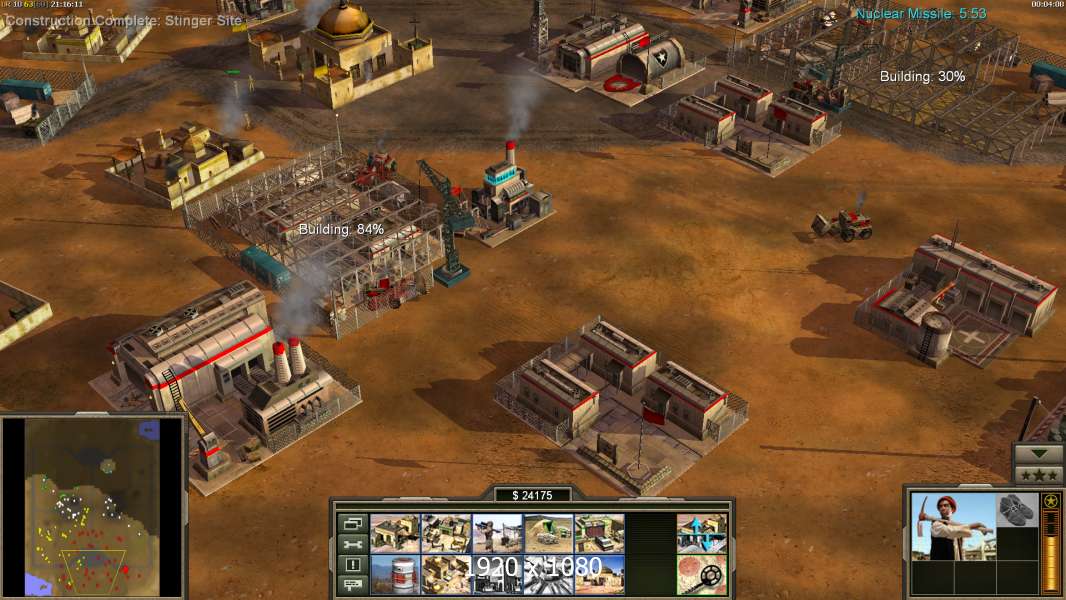Open the Generals powers three-star button
Viewport: 1066px width, 600px height.
click(1039, 474)
